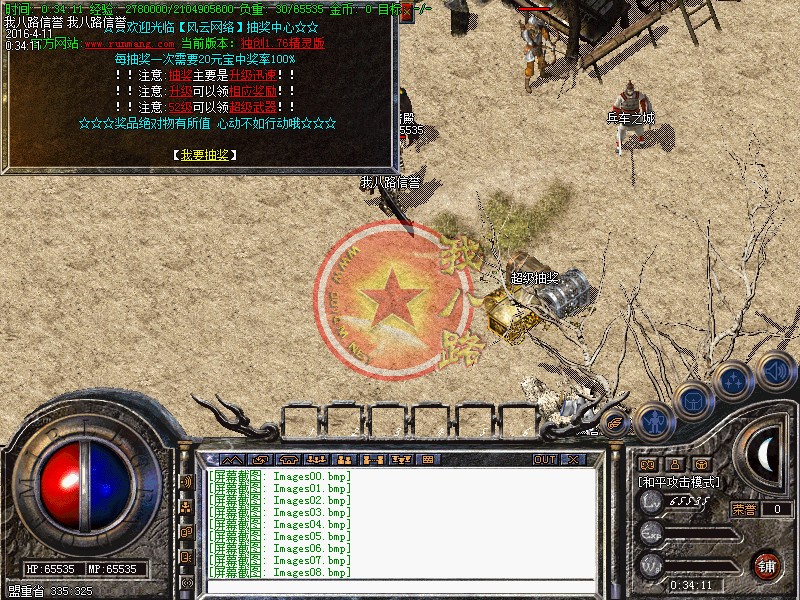Click the keypad grid icon on the chat toolbar
Image resolution: width=800 pixels, height=600 pixels.
427,459
